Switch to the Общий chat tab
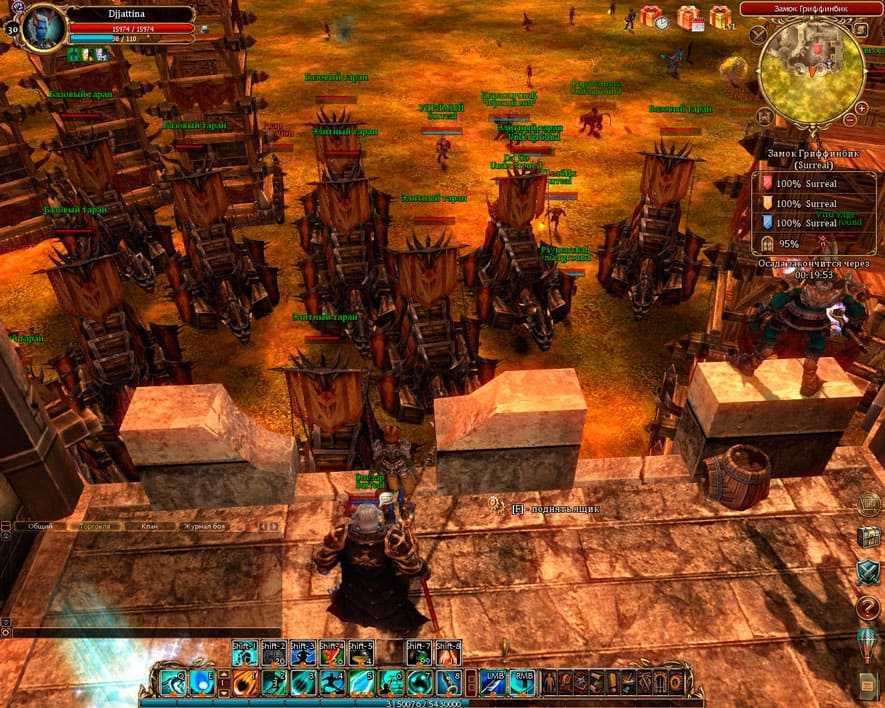The width and height of the screenshot is (885, 708). [41, 525]
